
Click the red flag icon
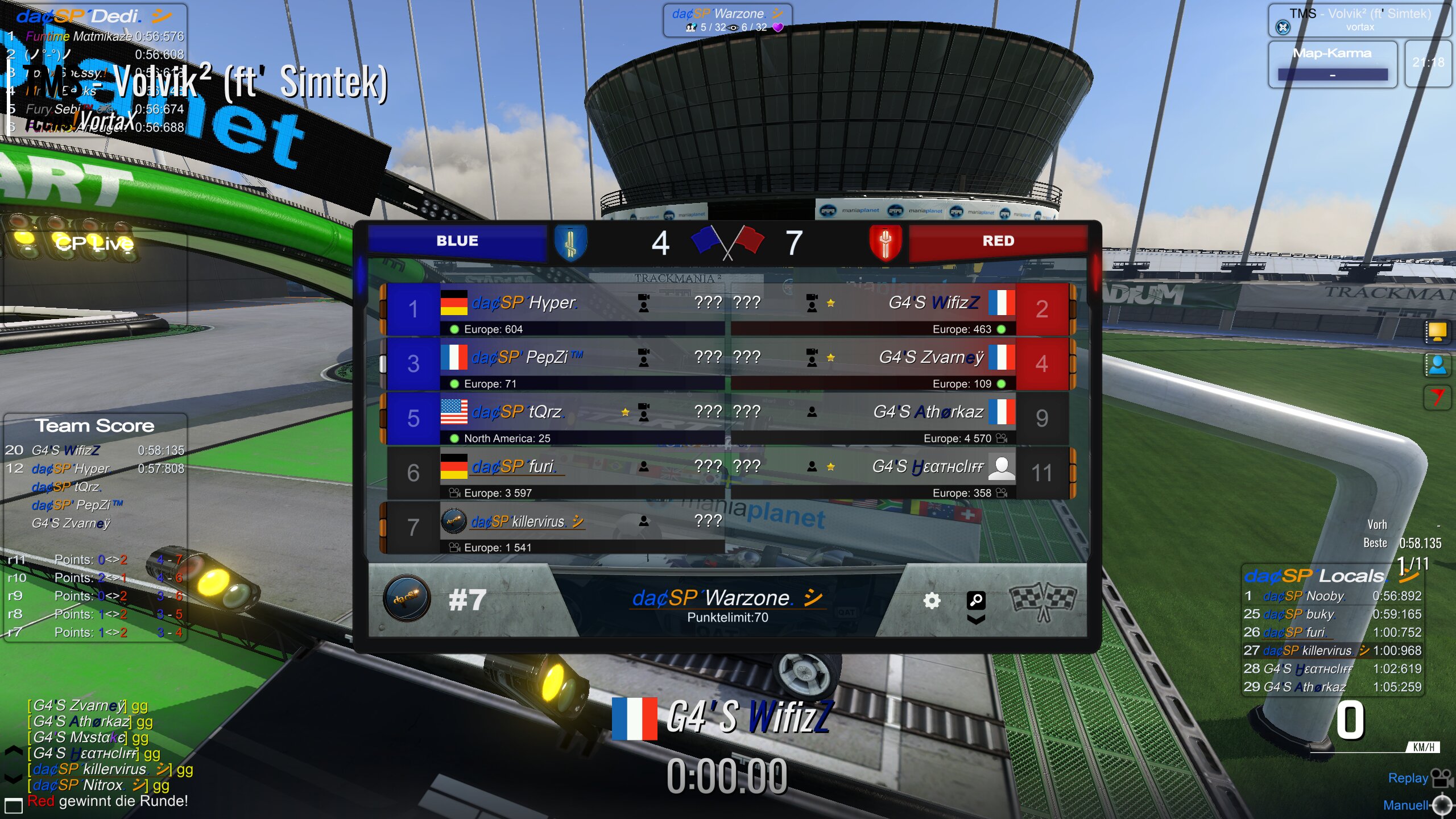1437,396
